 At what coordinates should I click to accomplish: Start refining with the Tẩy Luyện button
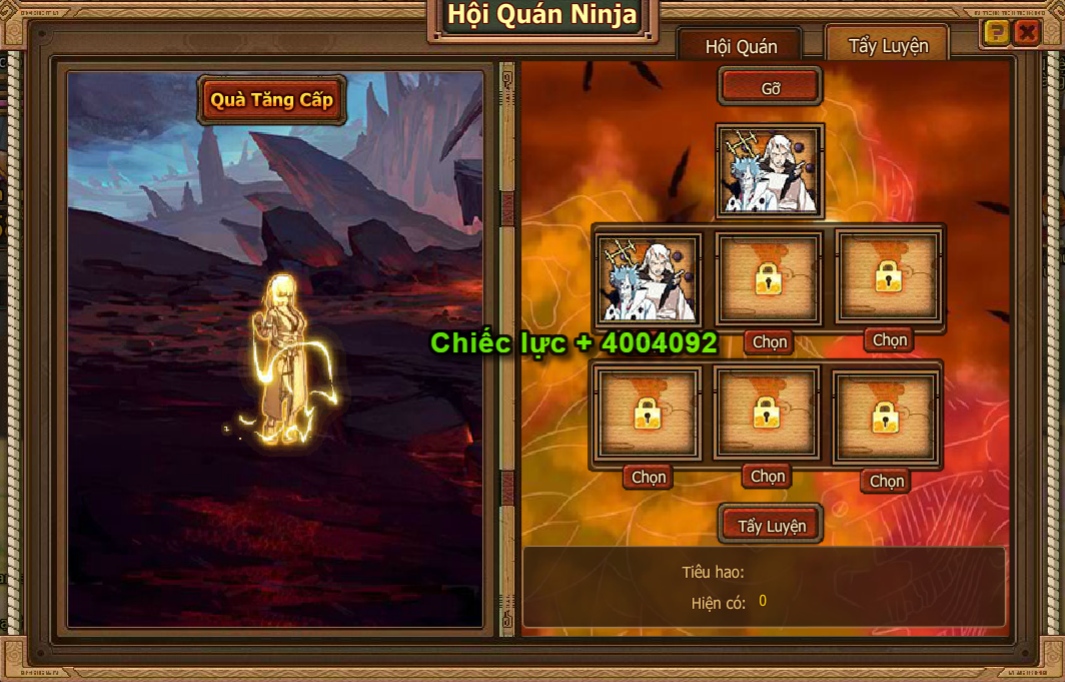click(771, 525)
